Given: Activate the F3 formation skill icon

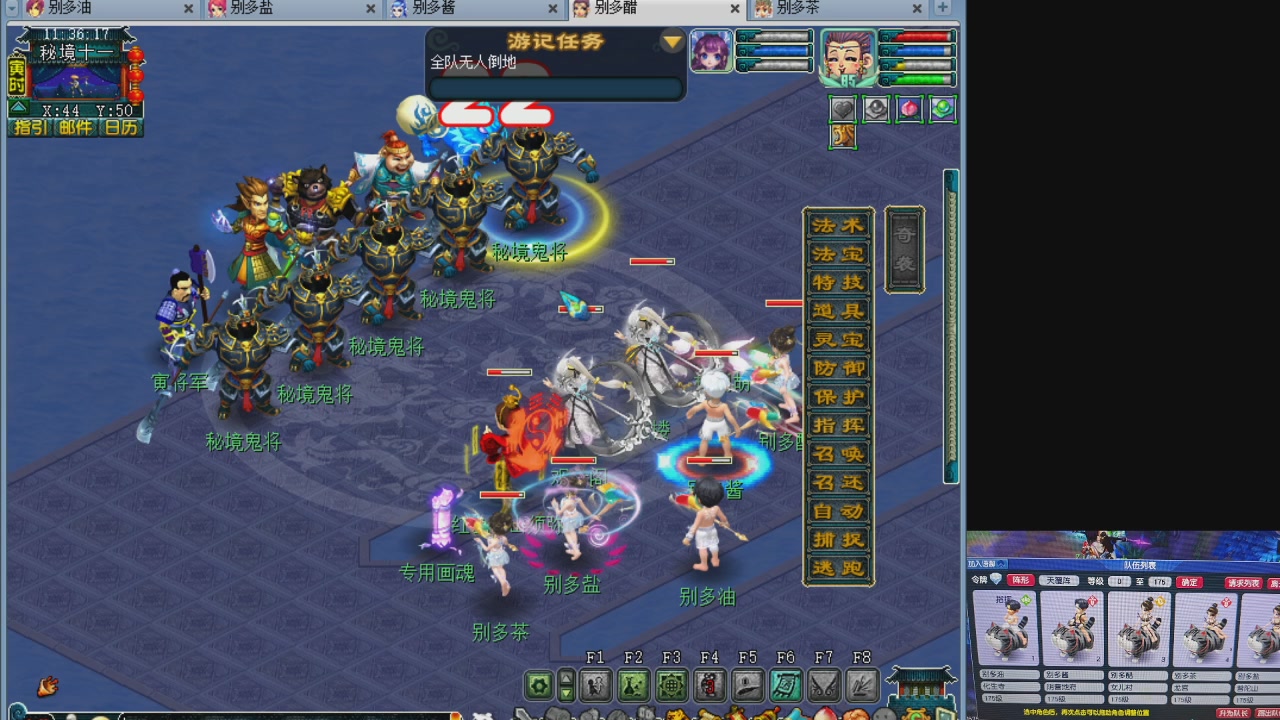Looking at the screenshot, I should pos(671,685).
